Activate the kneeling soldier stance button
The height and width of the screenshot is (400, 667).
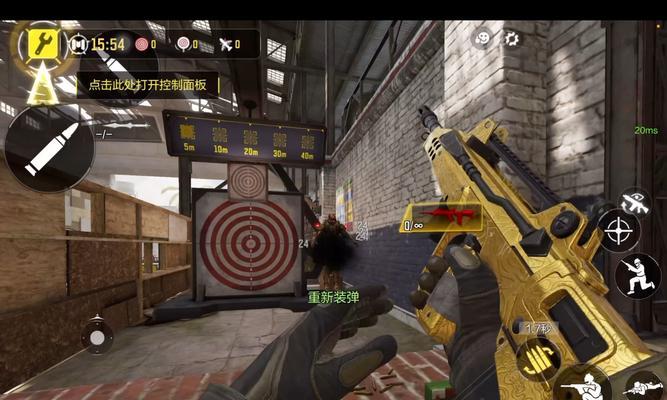pyautogui.click(x=637, y=275)
